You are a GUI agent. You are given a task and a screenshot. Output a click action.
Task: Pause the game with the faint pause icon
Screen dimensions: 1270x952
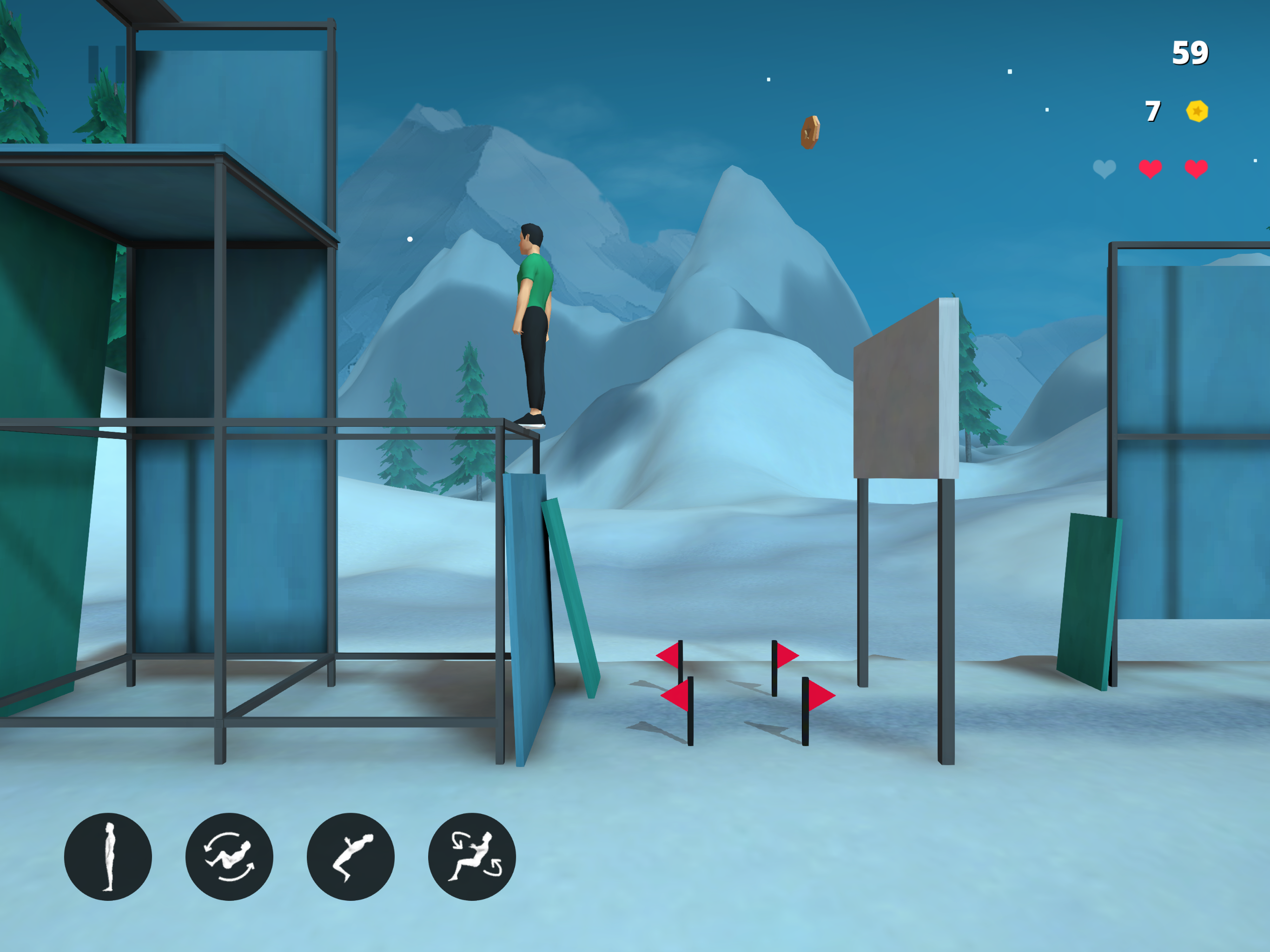click(x=107, y=64)
